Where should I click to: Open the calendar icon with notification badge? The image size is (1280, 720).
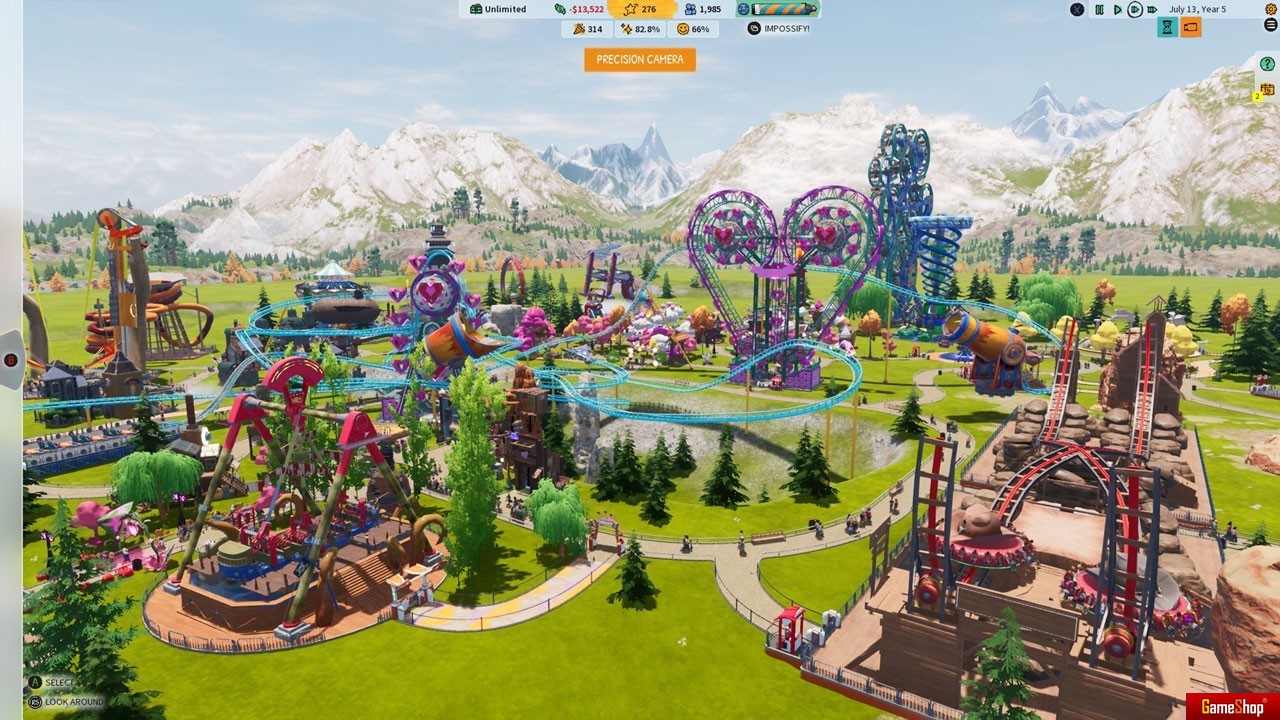click(1267, 90)
